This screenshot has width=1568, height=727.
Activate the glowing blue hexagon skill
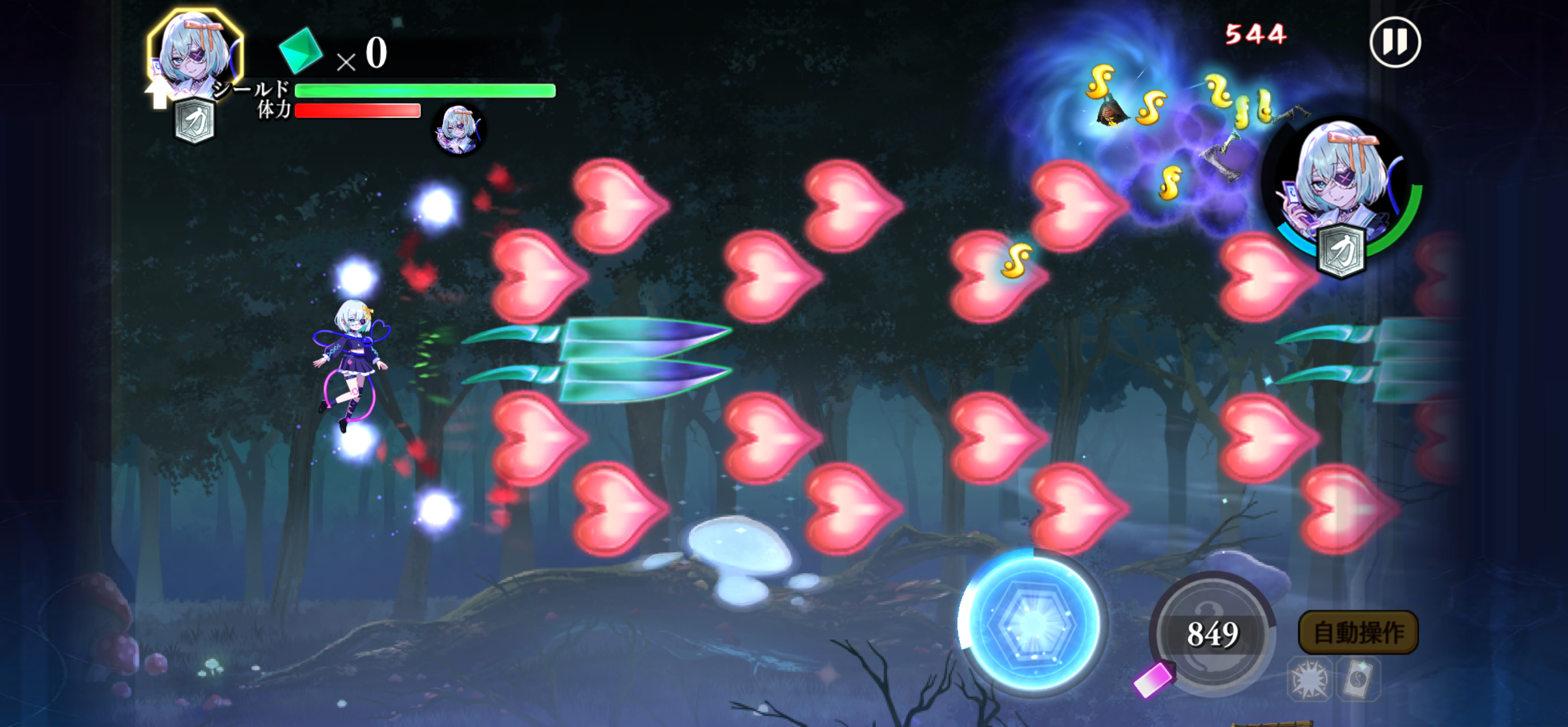(x=1032, y=623)
